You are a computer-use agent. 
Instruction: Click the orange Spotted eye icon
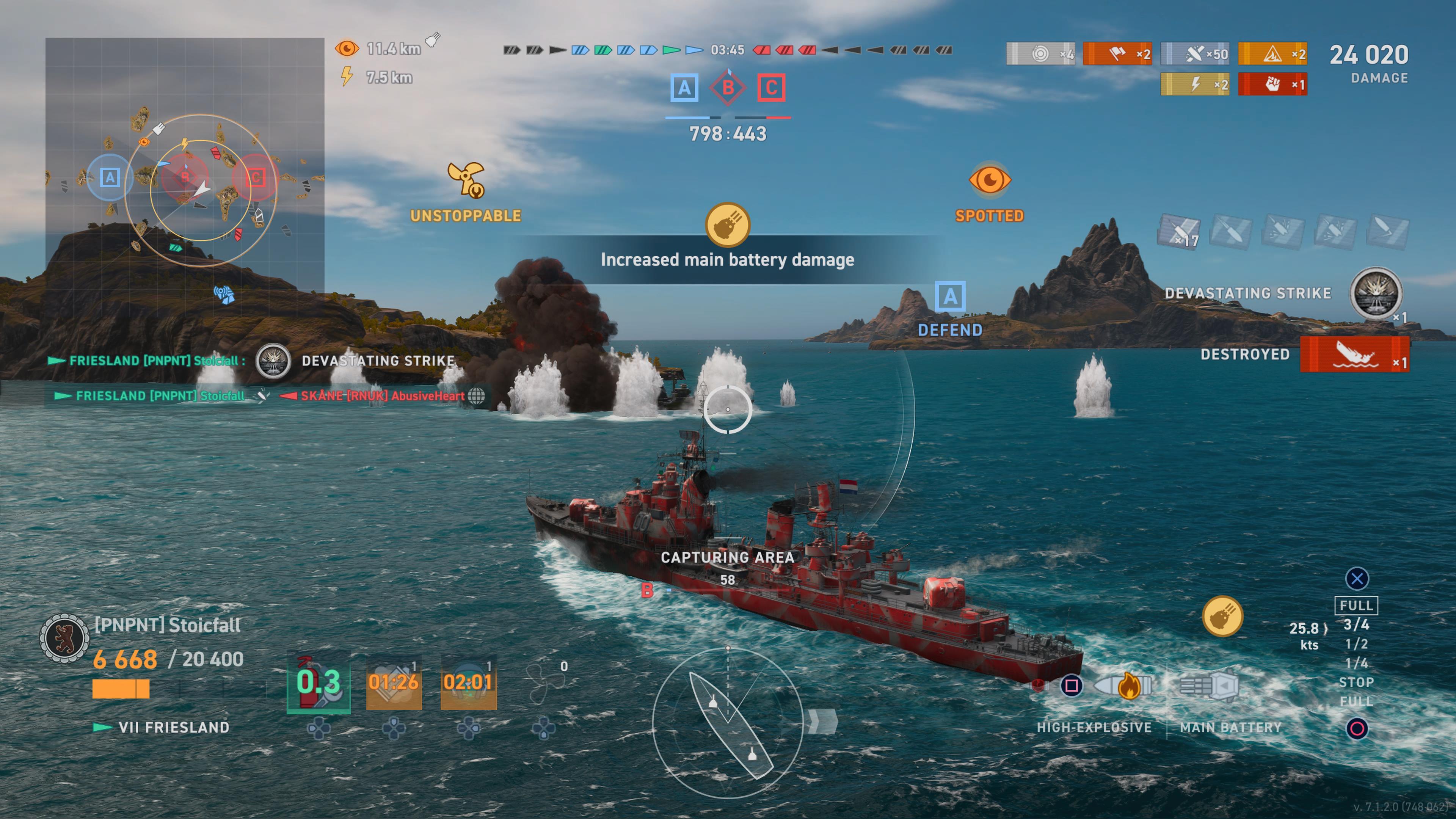pyautogui.click(x=990, y=180)
